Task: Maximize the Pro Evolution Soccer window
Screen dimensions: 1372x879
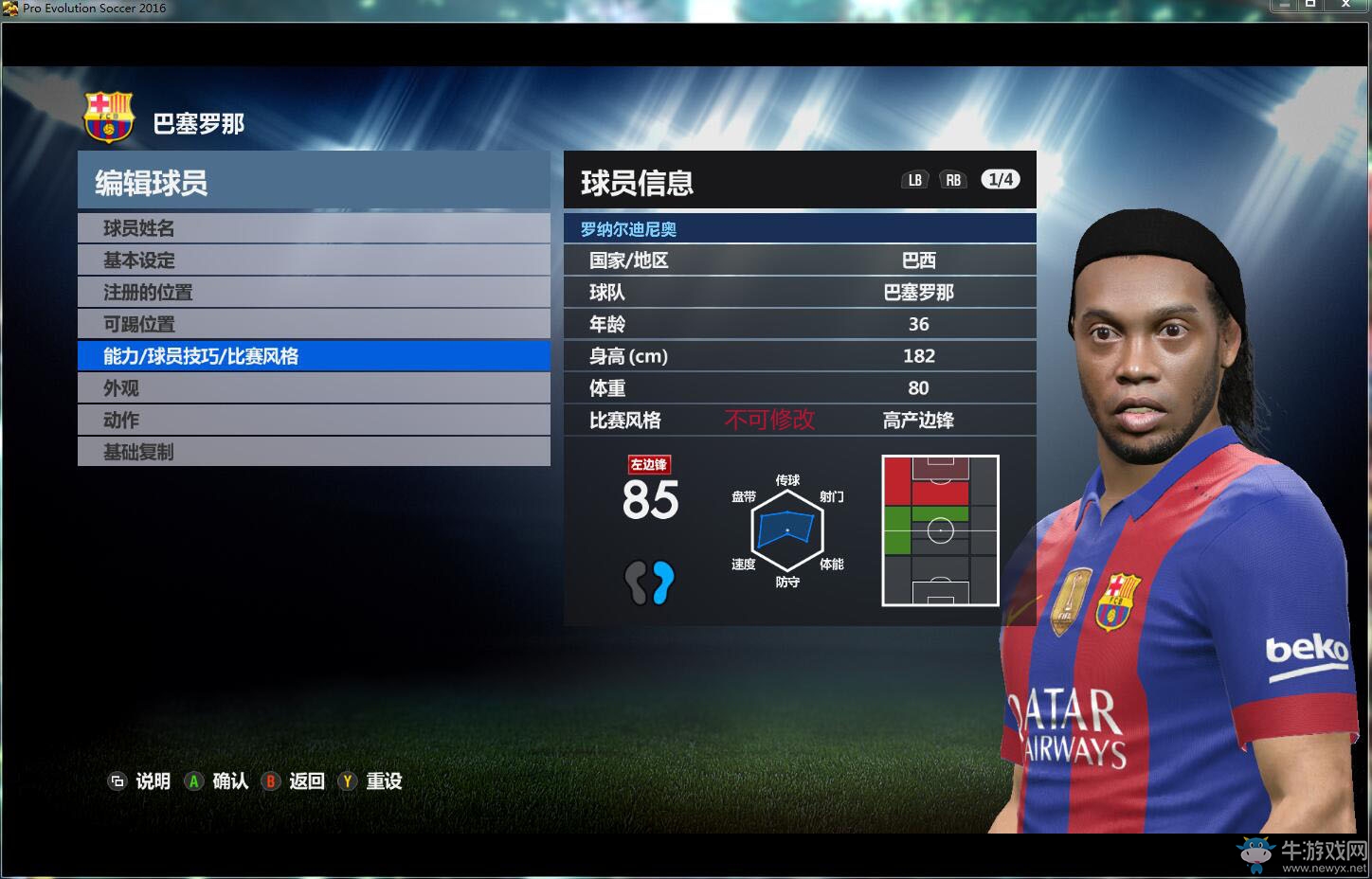Action: click(x=1310, y=6)
